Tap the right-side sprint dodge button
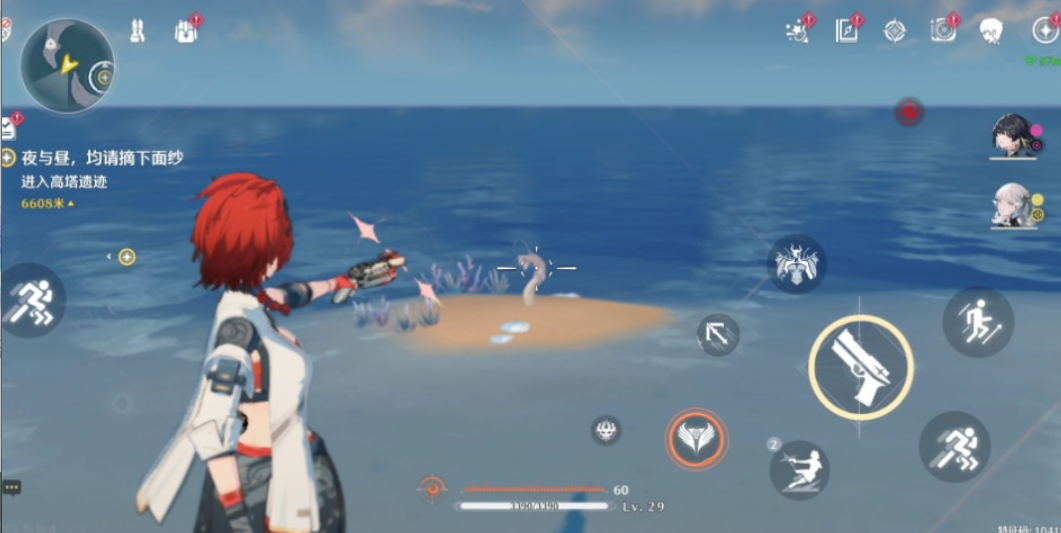This screenshot has height=533, width=1061. (954, 446)
